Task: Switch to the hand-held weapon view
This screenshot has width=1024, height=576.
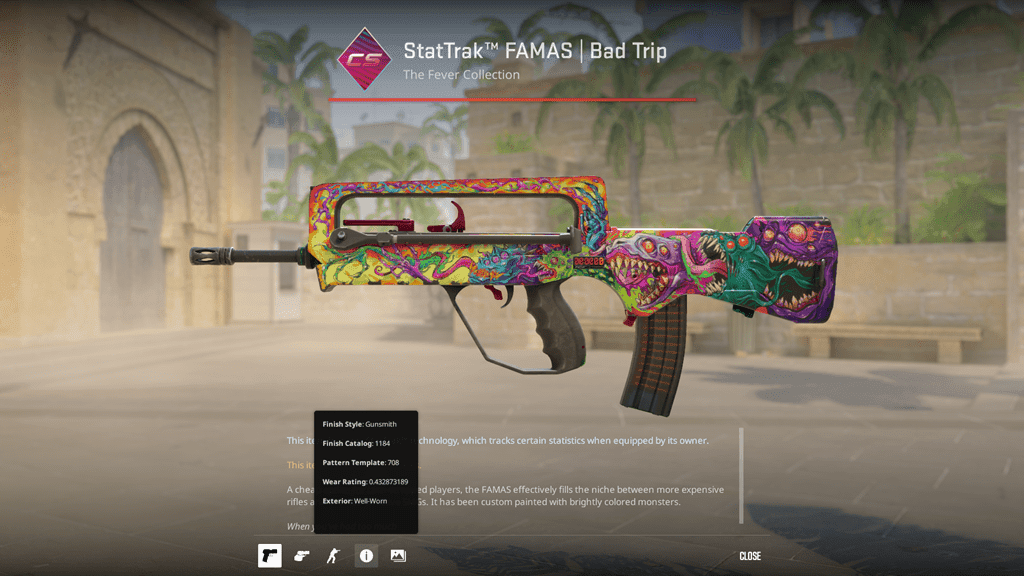Action: tap(301, 555)
